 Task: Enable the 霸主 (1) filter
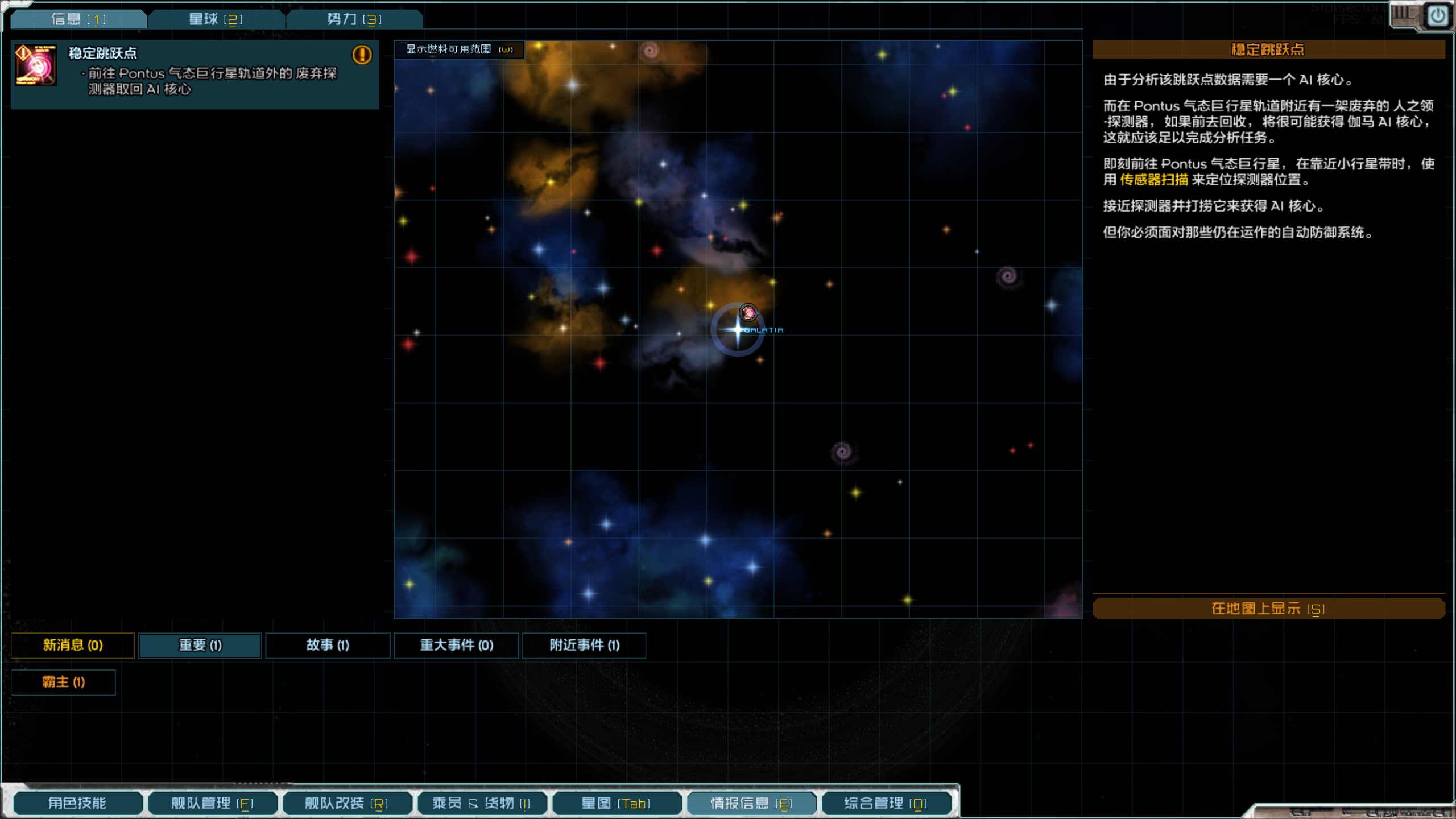click(x=63, y=682)
